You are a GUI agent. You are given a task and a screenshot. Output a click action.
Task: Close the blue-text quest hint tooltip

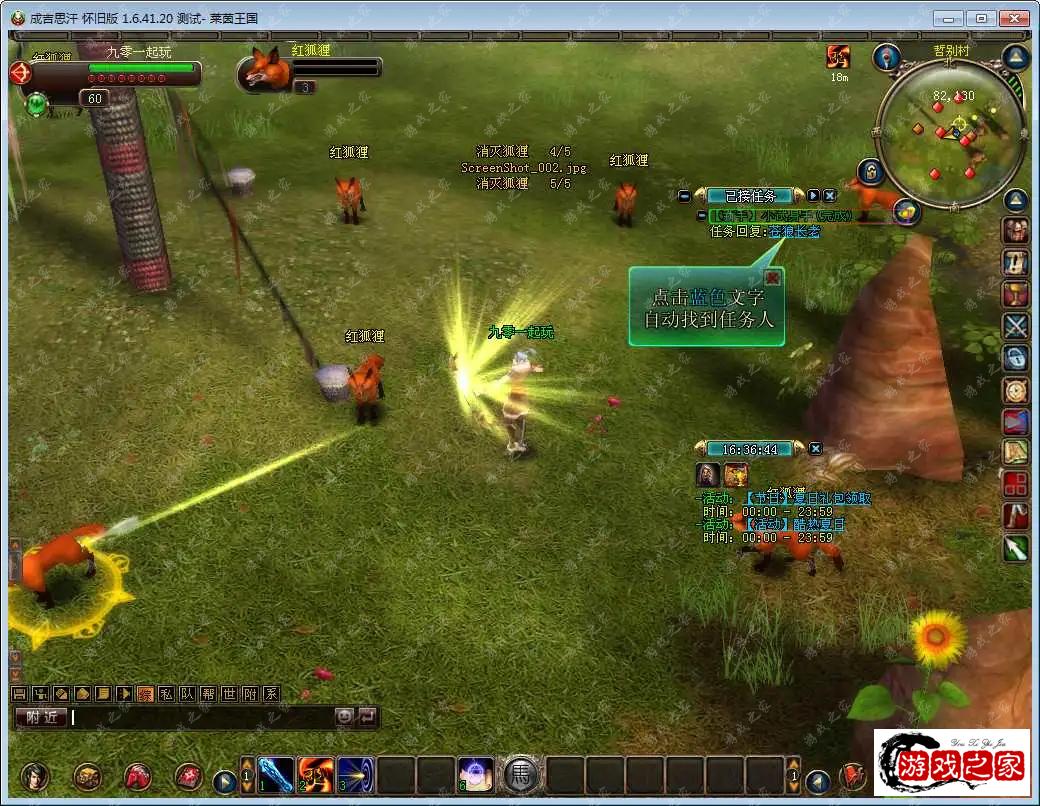[772, 277]
